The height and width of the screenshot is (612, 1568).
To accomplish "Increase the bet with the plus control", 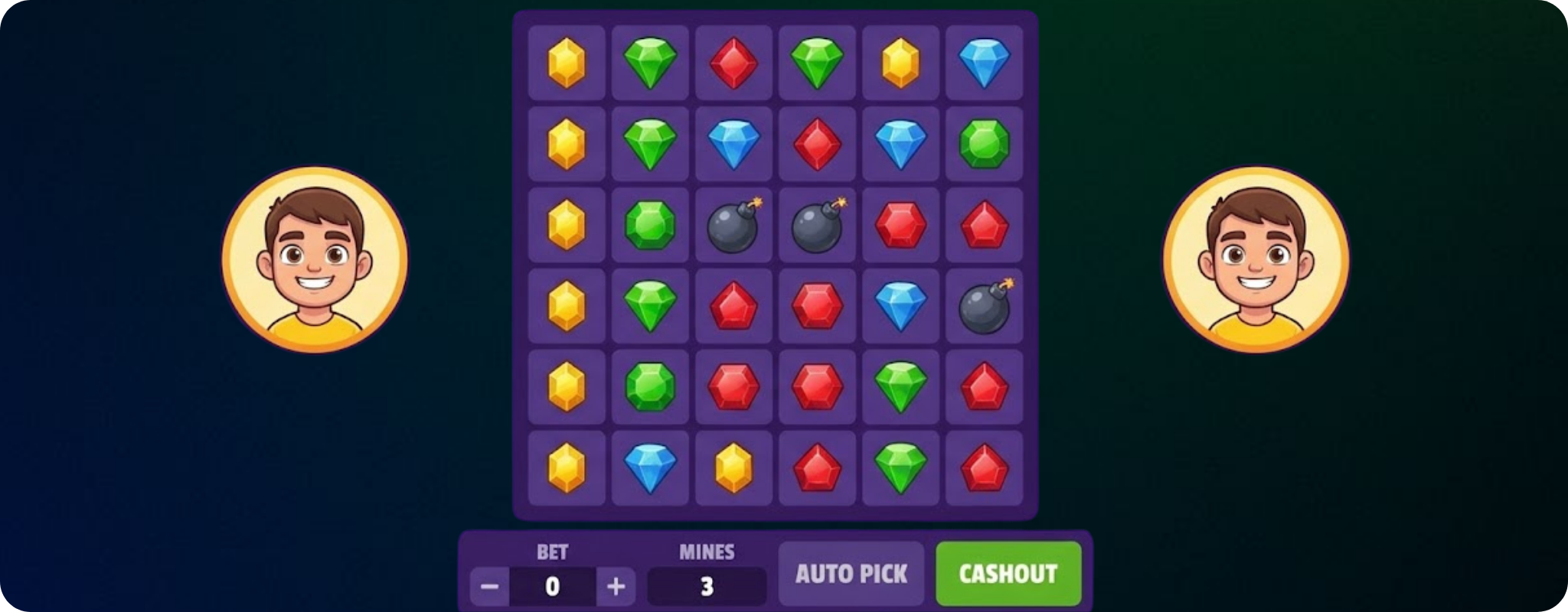I will (615, 585).
